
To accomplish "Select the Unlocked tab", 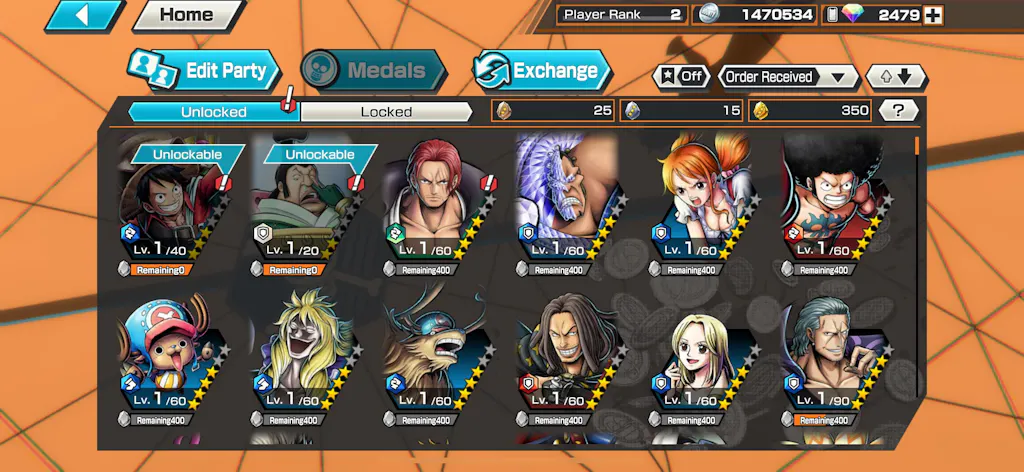I will coord(213,112).
